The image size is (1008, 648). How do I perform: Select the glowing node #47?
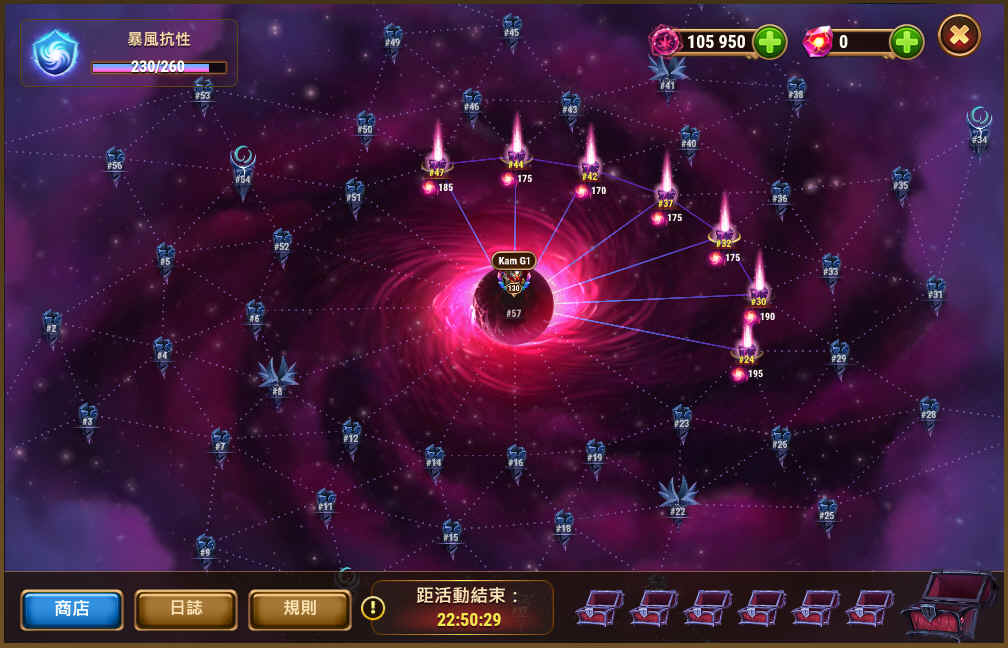pos(437,160)
